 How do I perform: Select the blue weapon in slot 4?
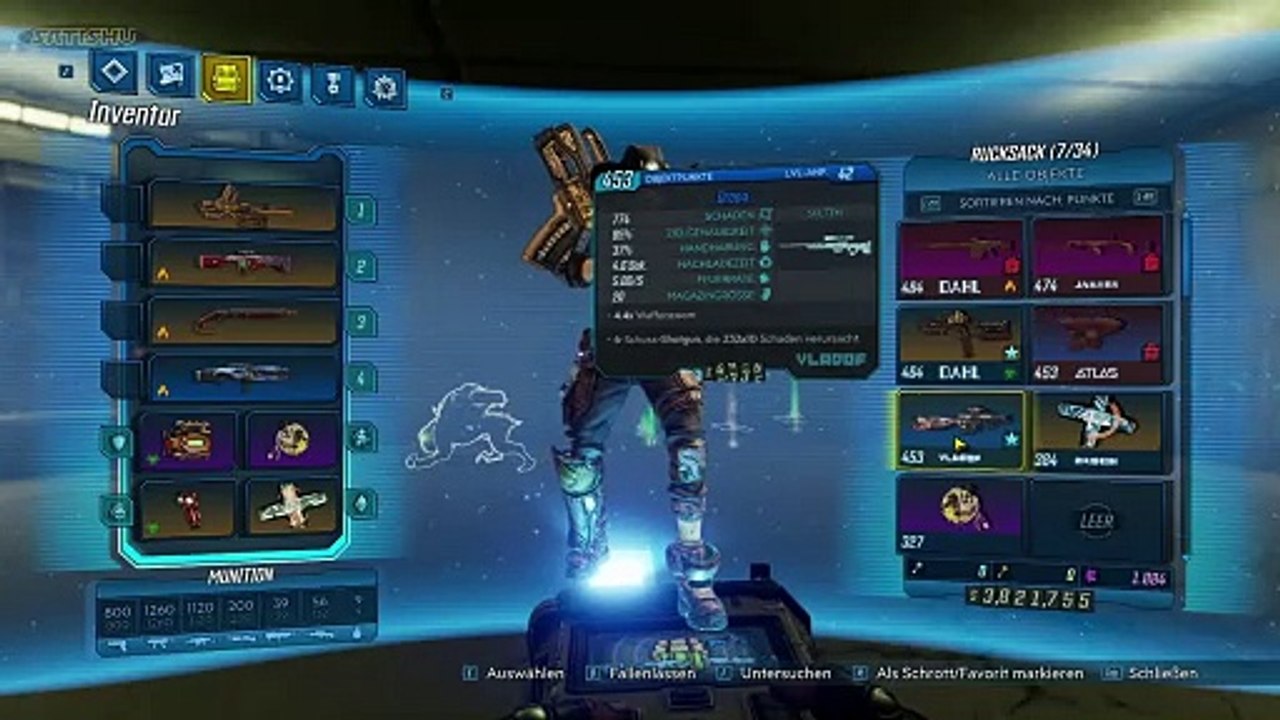244,377
